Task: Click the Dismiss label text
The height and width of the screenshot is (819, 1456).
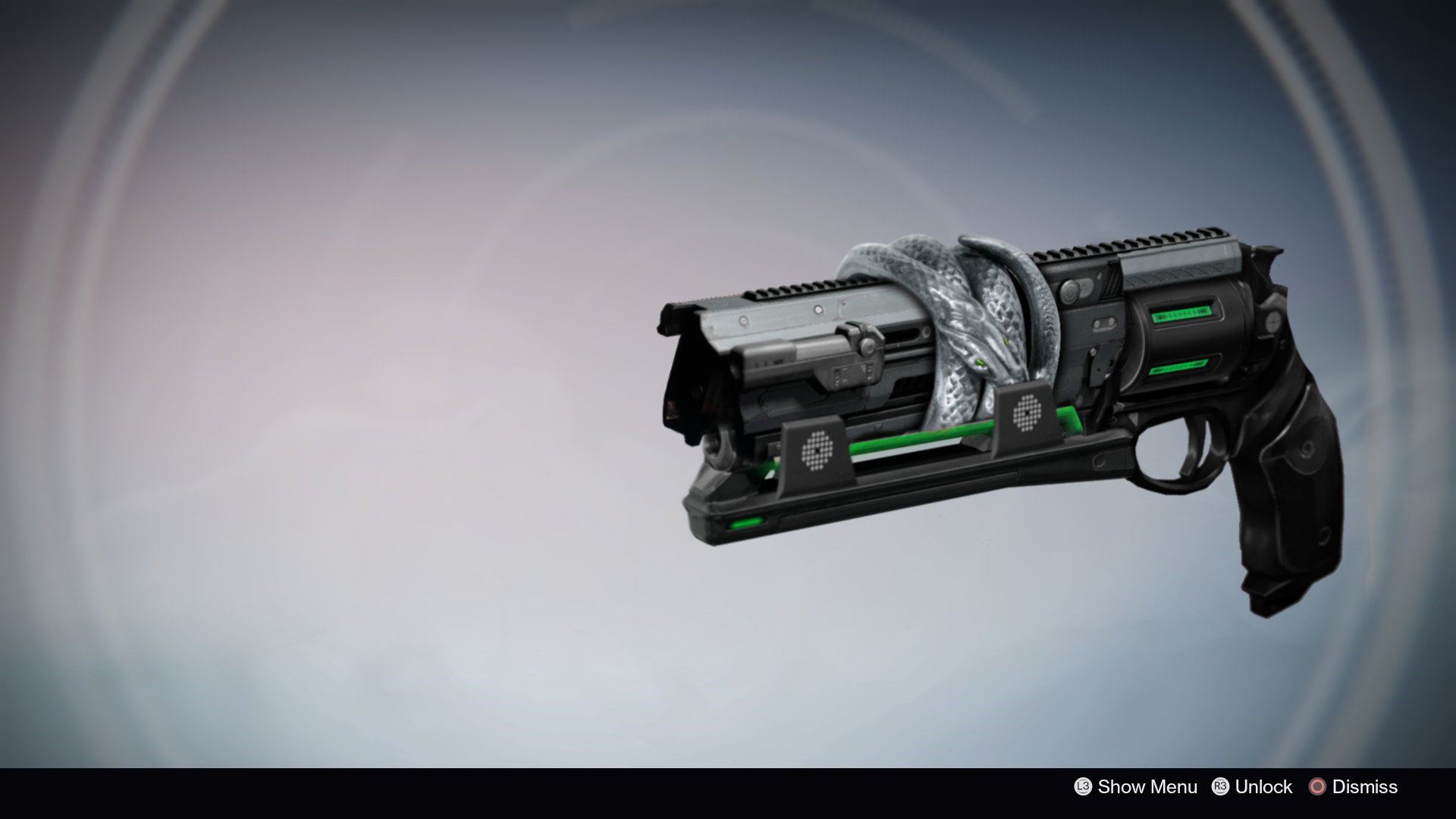Action: click(x=1363, y=787)
